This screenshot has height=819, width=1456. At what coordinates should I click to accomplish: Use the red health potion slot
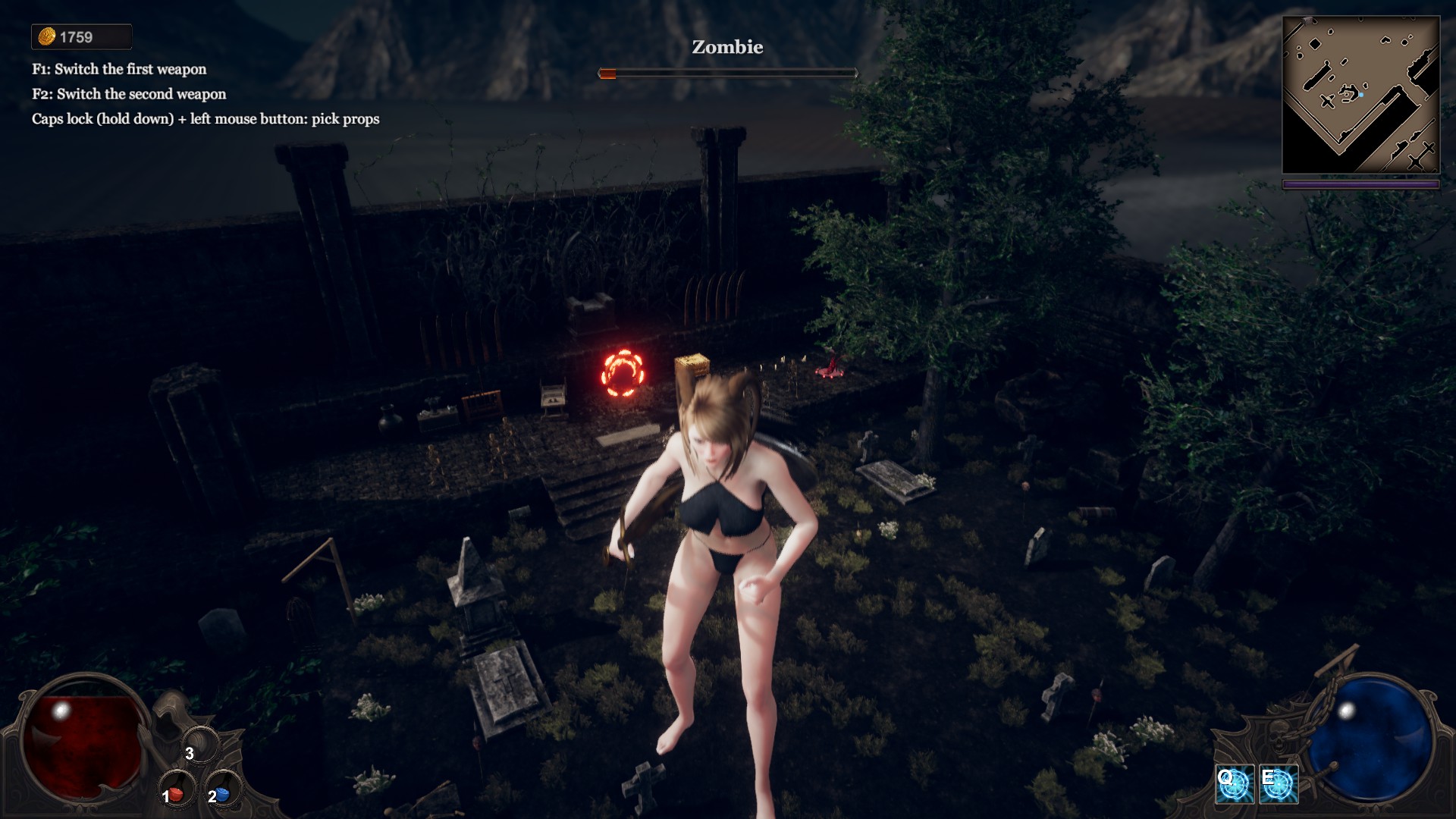pyautogui.click(x=177, y=792)
